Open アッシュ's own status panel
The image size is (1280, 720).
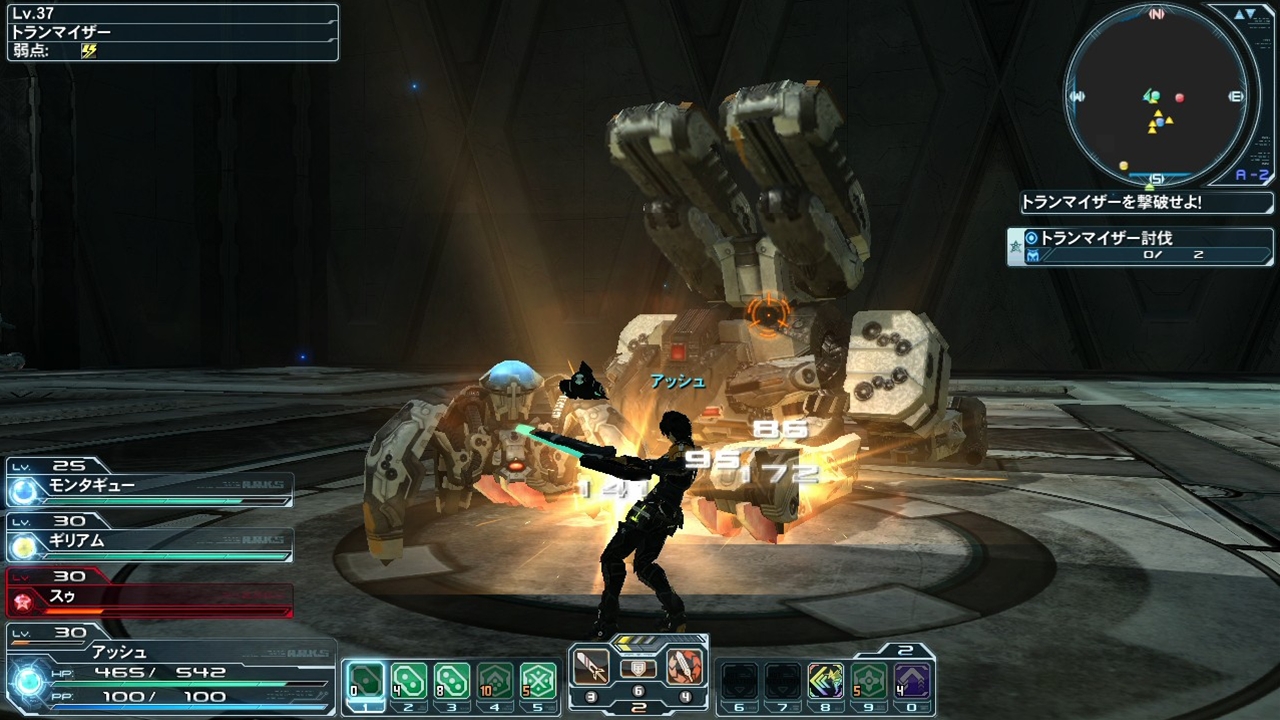click(x=170, y=671)
